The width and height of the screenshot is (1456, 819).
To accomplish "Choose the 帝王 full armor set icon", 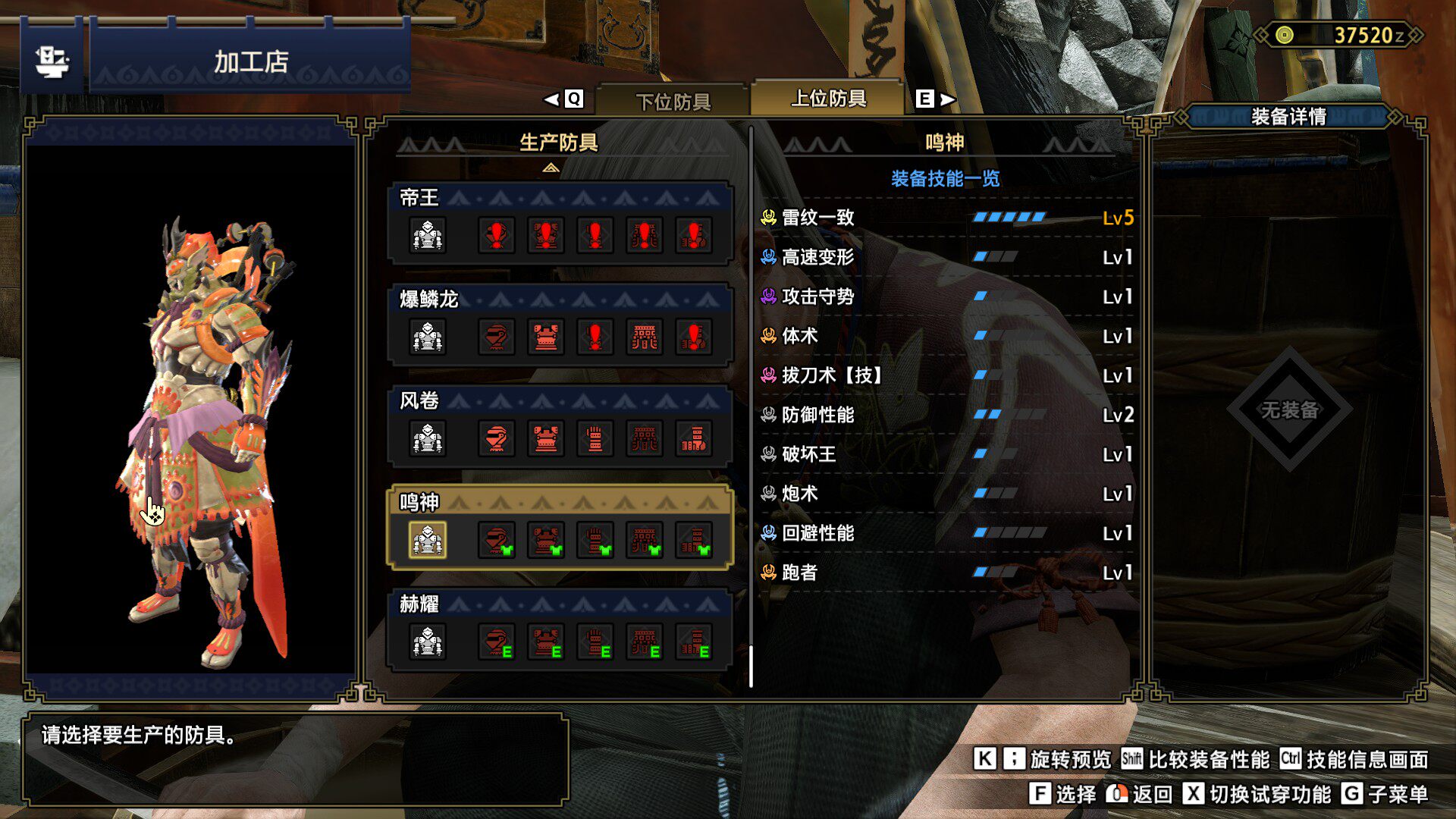I will coord(428,235).
